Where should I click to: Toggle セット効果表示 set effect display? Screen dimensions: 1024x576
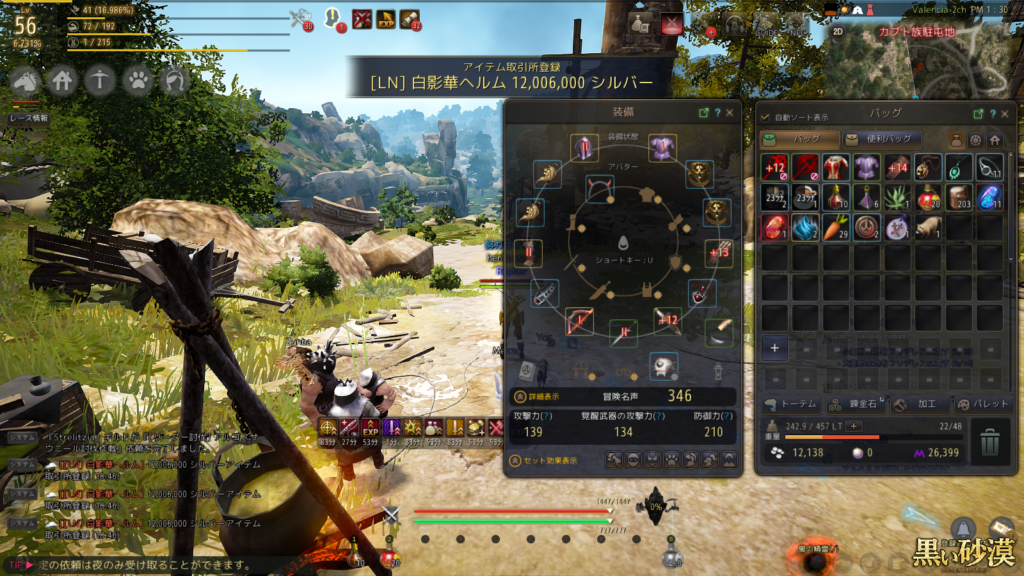546,460
